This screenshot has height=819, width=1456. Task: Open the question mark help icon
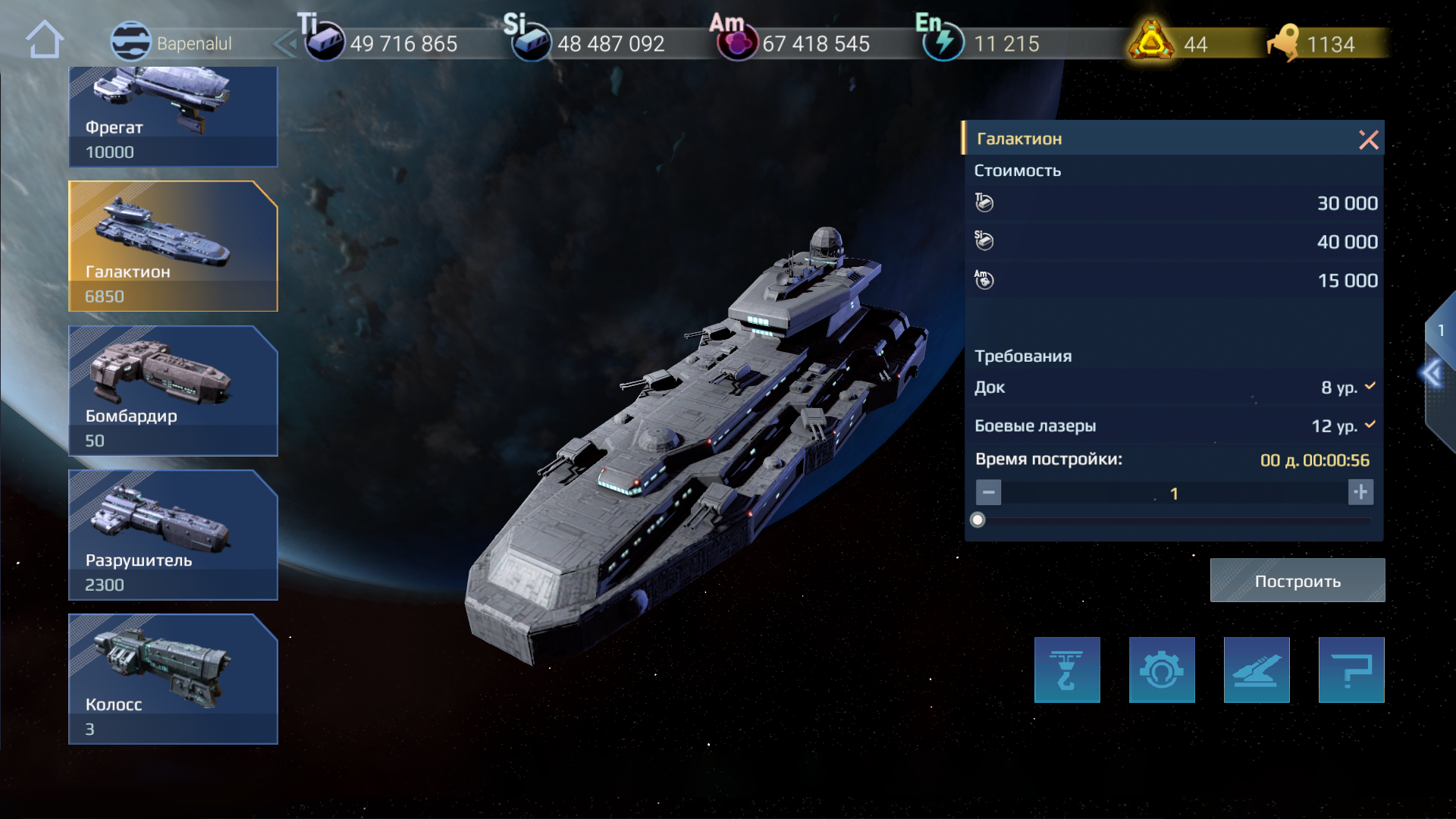[x=1351, y=670]
